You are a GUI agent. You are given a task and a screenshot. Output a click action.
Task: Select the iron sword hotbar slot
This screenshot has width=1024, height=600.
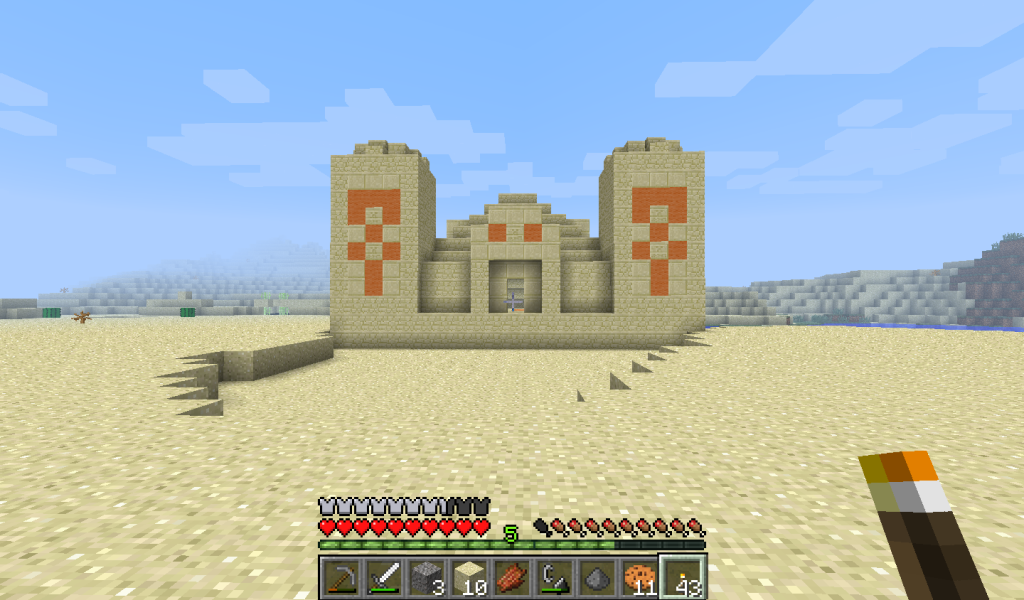click(x=383, y=577)
